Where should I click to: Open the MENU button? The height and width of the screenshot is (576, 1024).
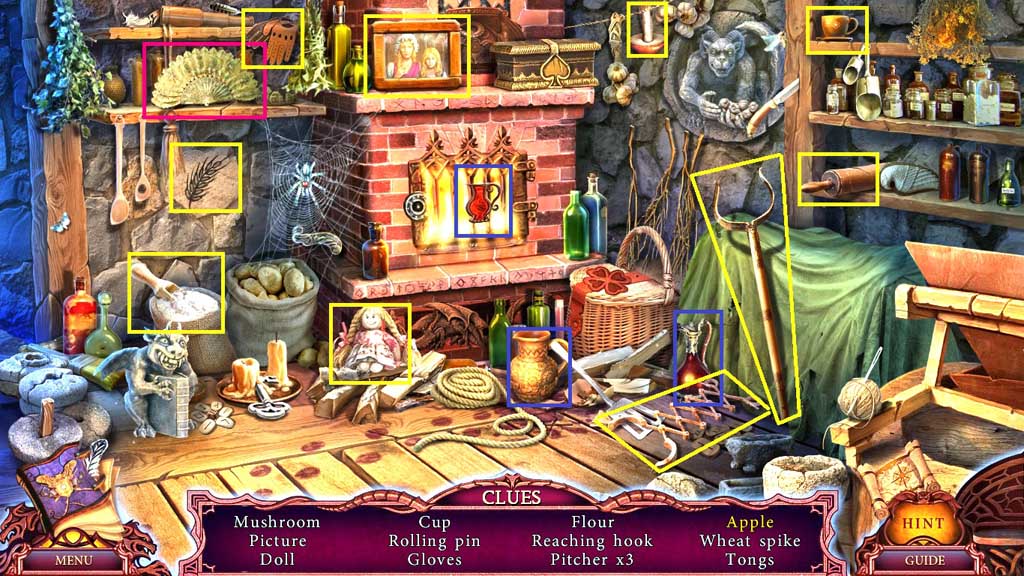point(74,560)
